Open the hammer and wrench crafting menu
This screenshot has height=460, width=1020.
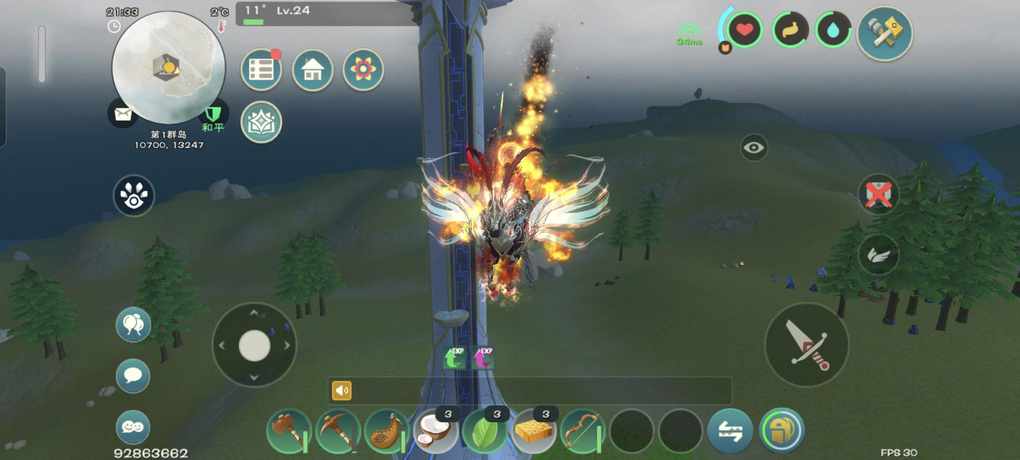click(884, 34)
